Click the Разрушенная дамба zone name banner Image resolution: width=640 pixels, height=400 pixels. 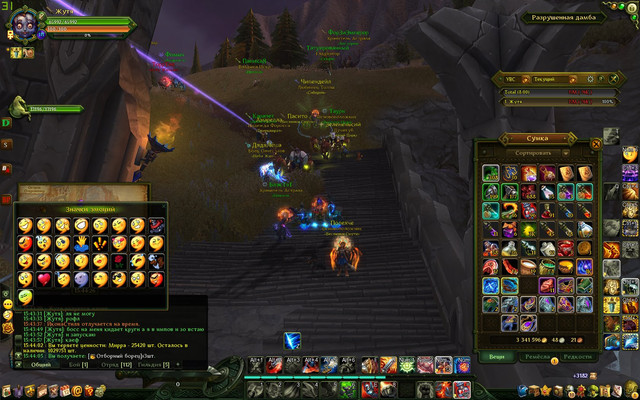click(x=567, y=18)
